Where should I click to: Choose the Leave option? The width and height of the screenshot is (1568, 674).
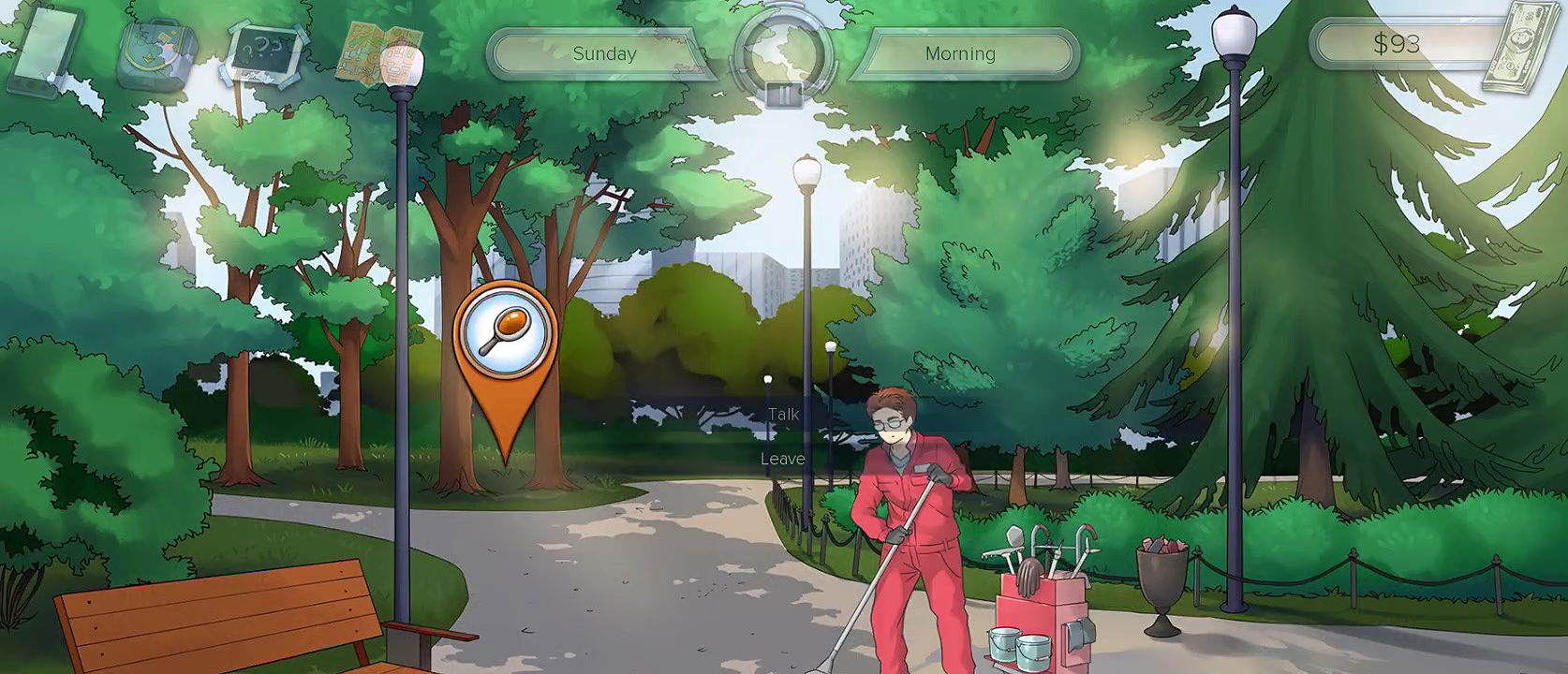(x=782, y=459)
